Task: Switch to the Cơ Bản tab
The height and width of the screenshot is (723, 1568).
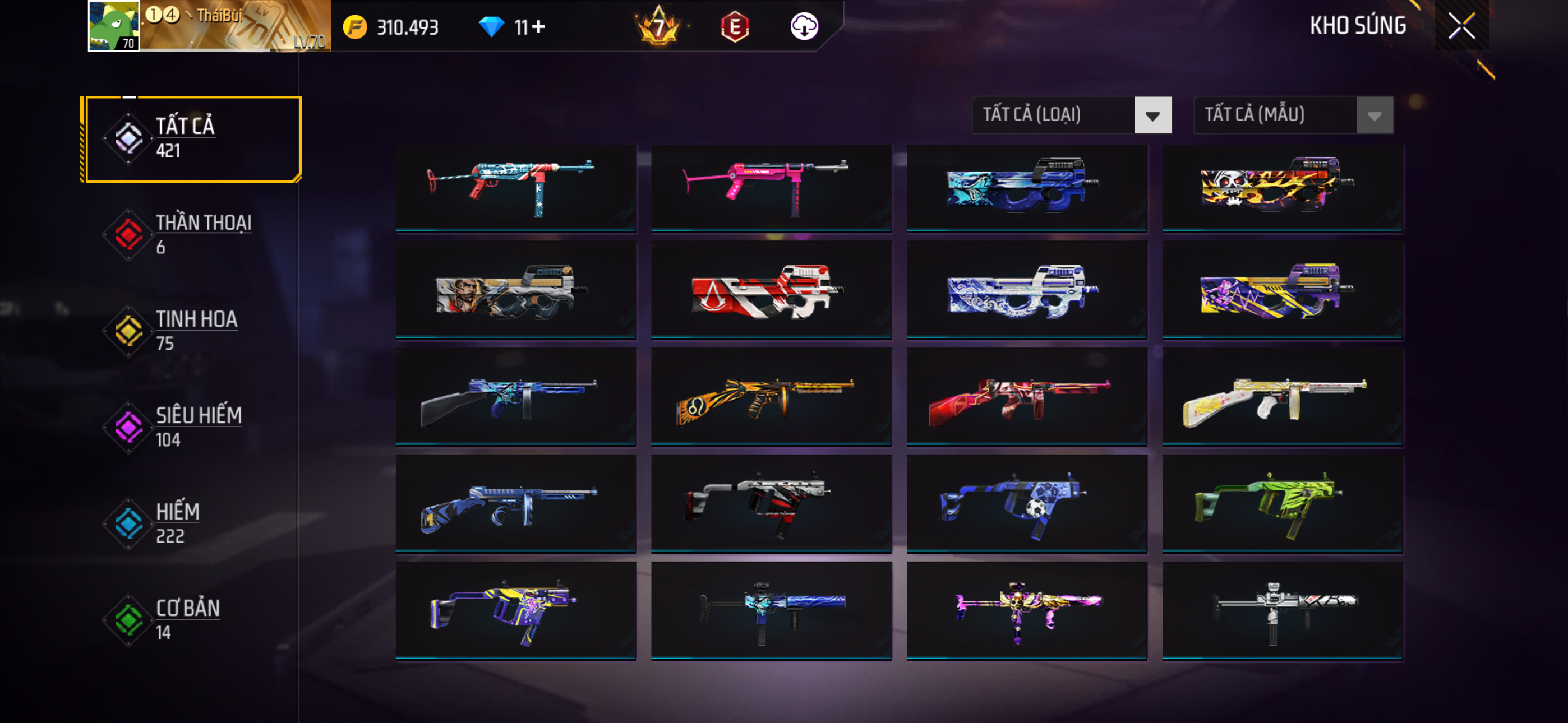Action: 192,619
